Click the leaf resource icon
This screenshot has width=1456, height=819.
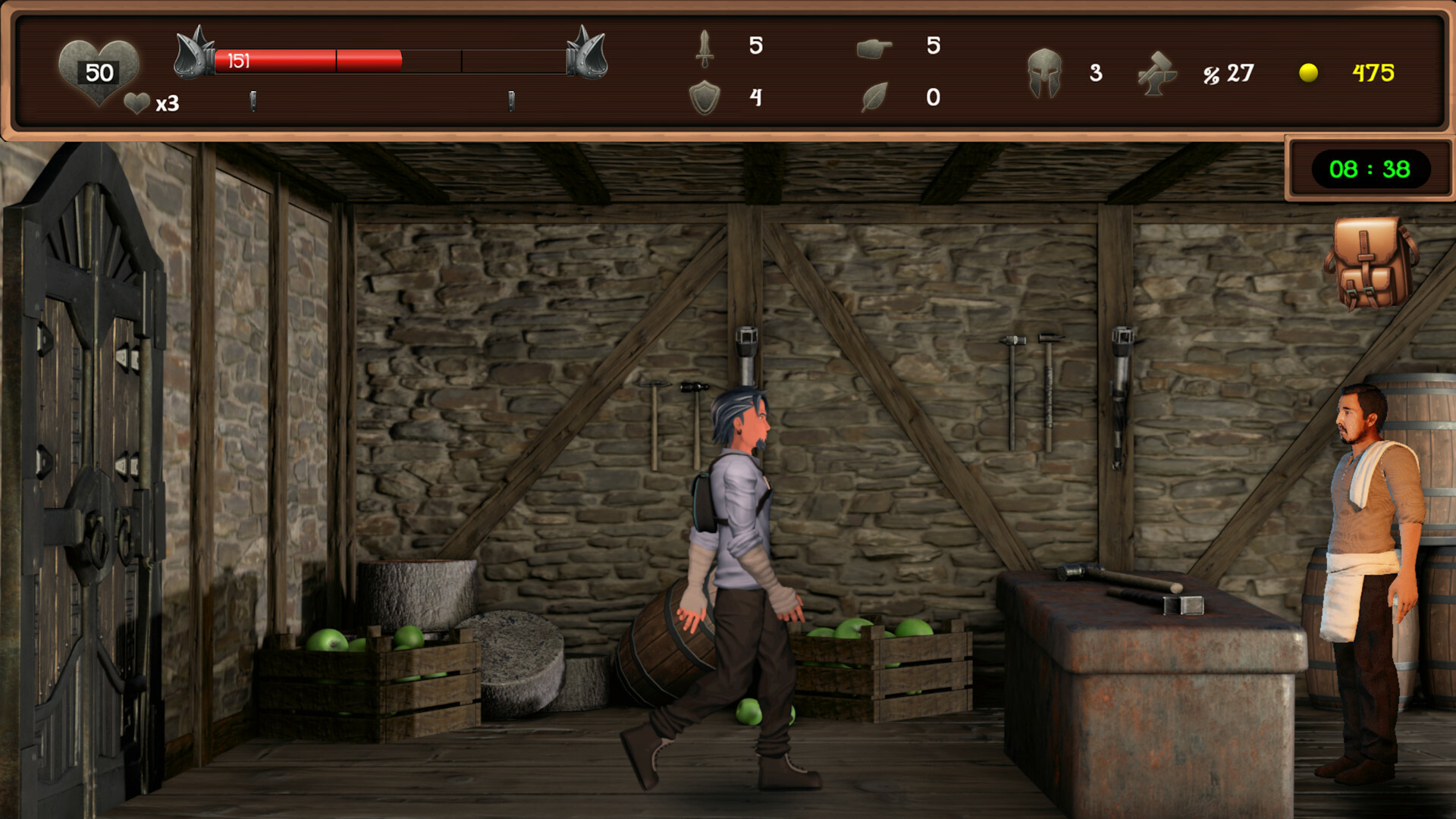tap(874, 97)
